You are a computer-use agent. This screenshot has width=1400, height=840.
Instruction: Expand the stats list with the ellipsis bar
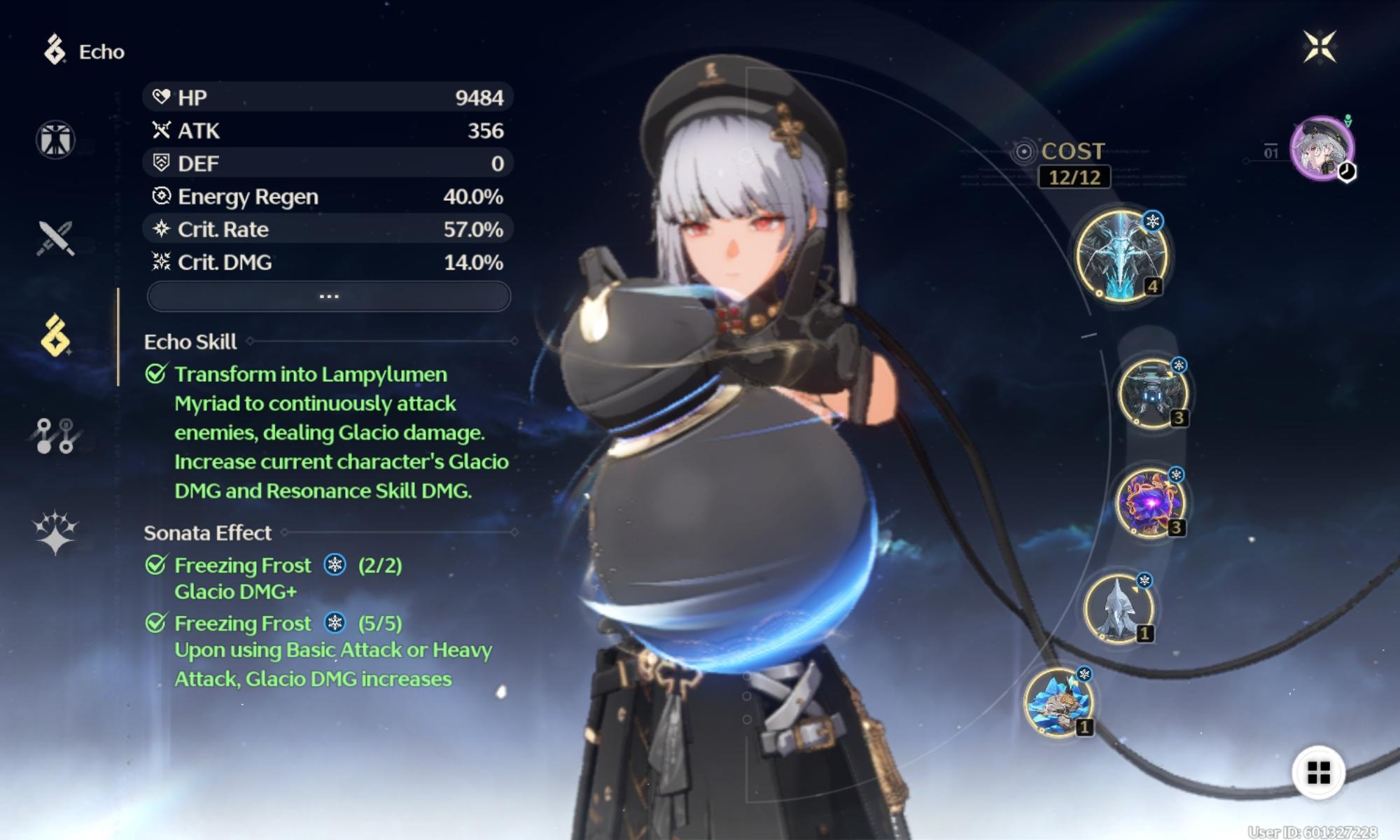point(329,297)
